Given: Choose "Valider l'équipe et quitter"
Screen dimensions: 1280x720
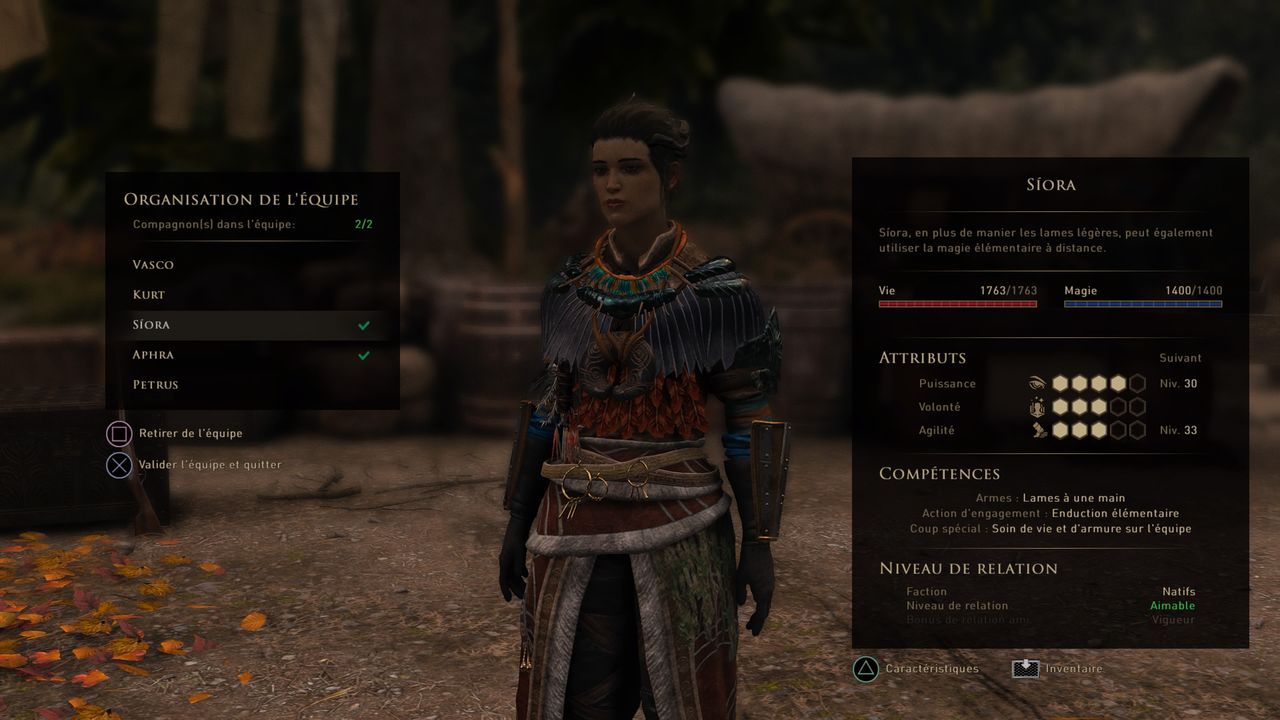Looking at the screenshot, I should (209, 465).
